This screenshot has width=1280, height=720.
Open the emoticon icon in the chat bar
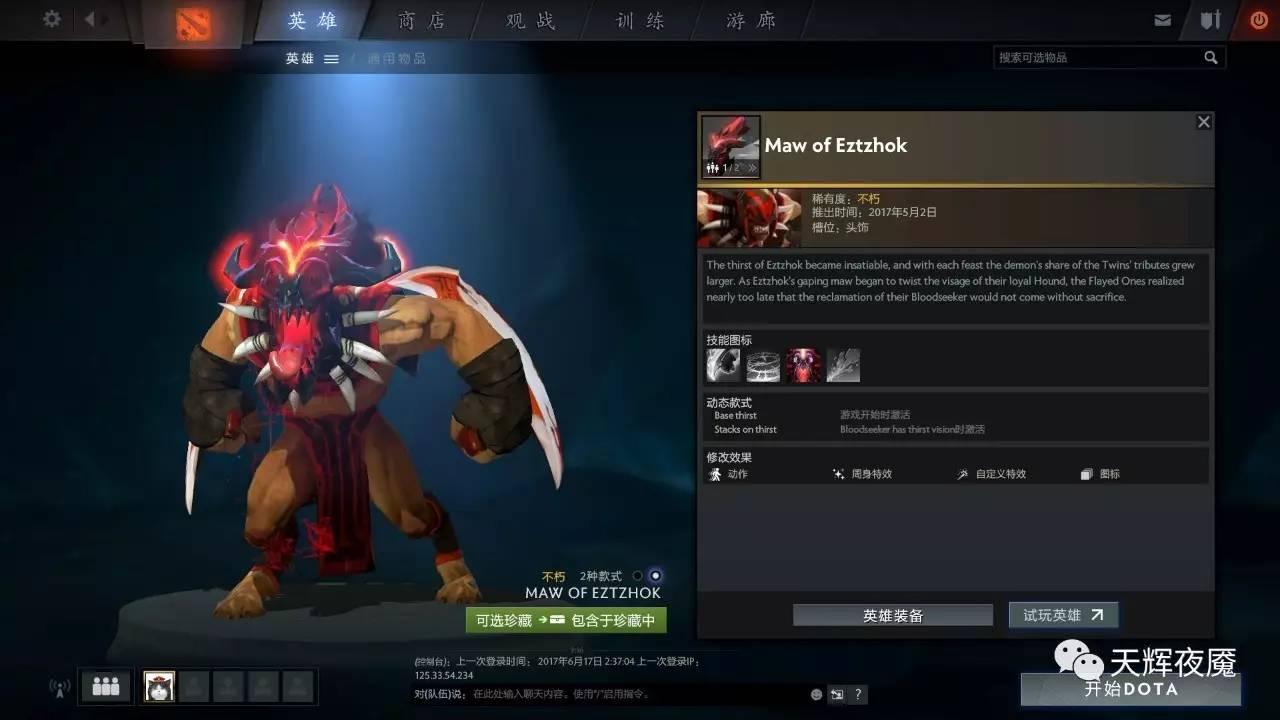815,694
